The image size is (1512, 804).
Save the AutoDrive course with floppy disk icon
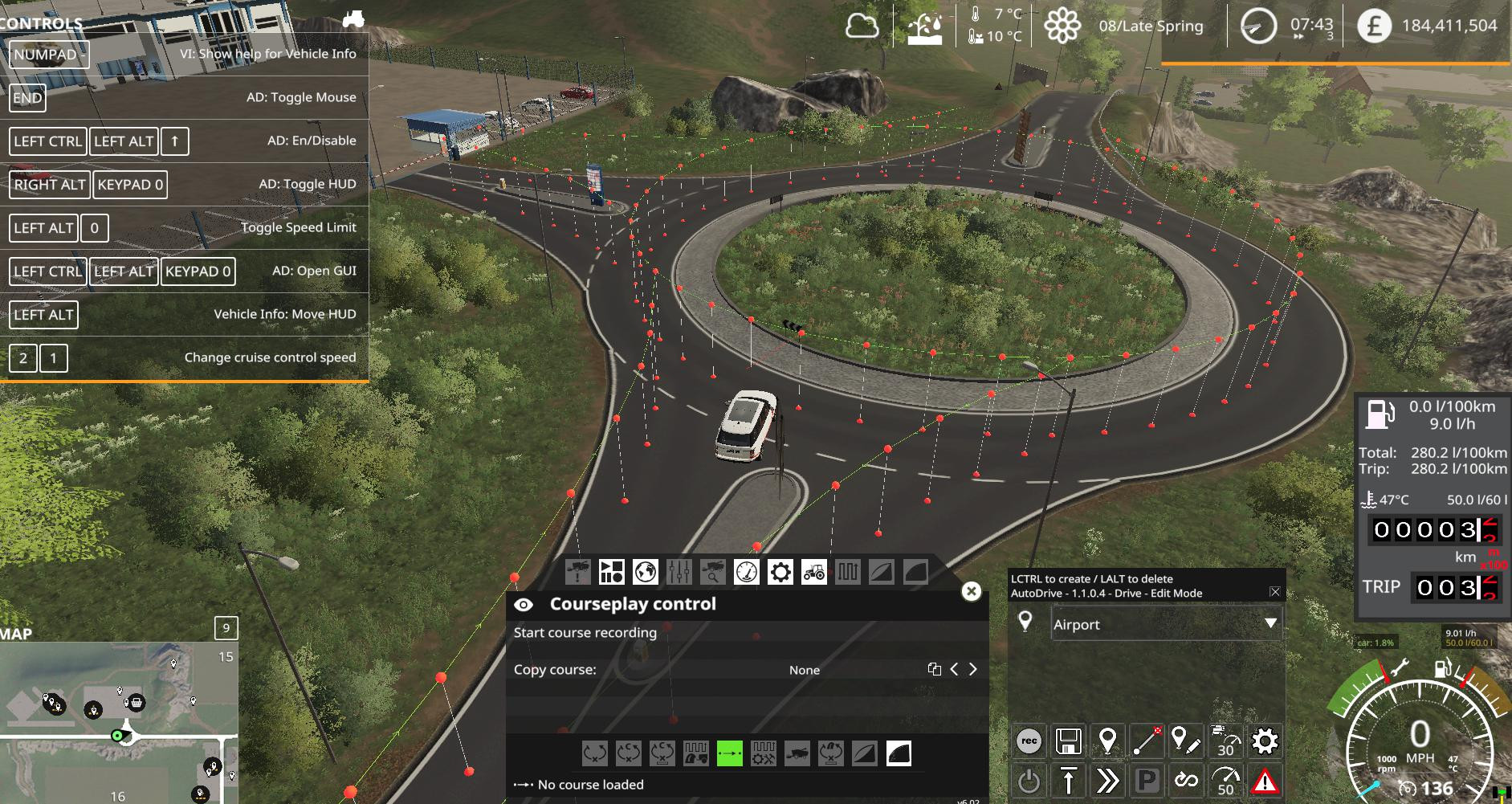pyautogui.click(x=1069, y=741)
